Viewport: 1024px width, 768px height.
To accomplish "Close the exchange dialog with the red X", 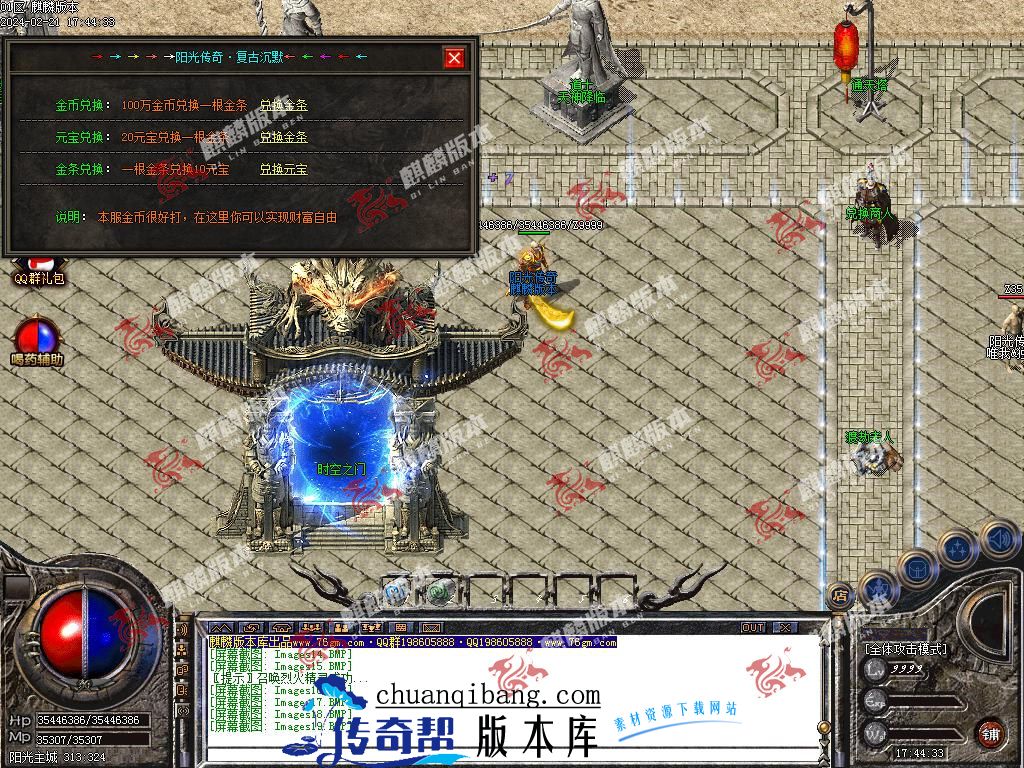I will click(455, 58).
